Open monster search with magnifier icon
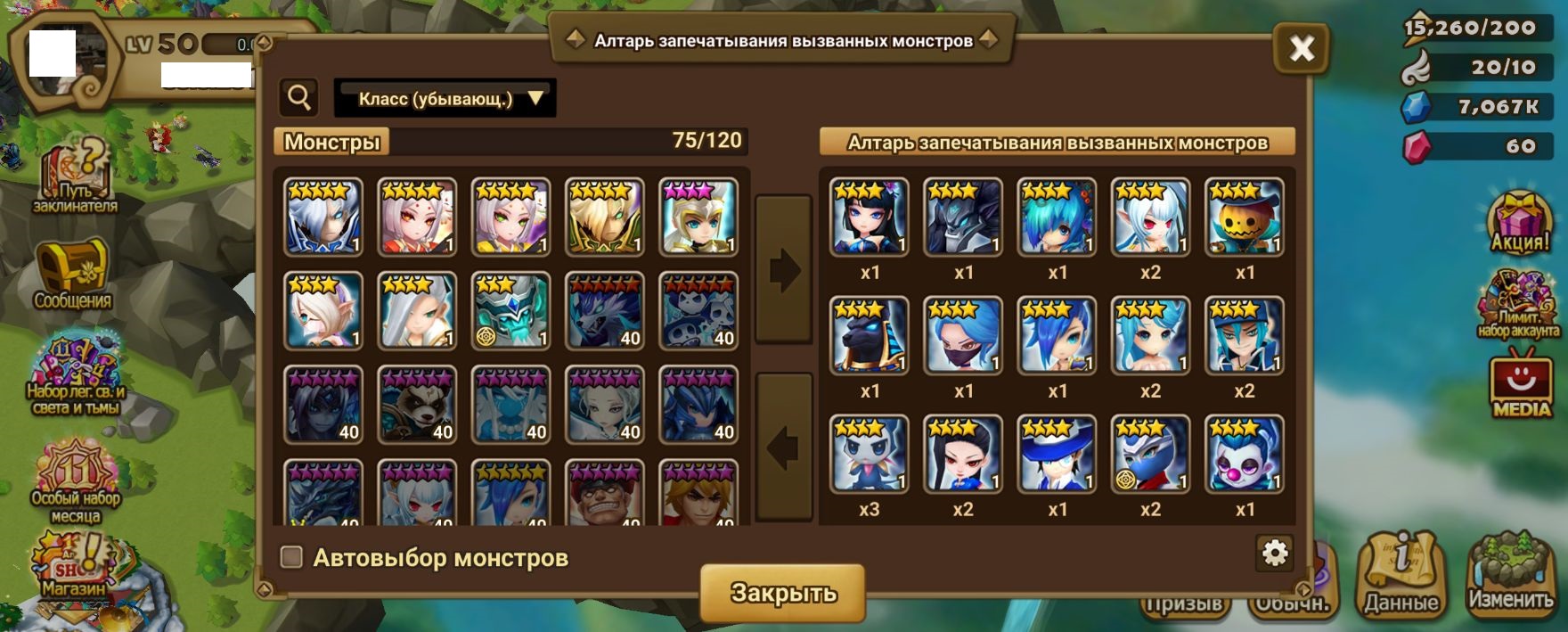Image resolution: width=1568 pixels, height=632 pixels. 299,97
